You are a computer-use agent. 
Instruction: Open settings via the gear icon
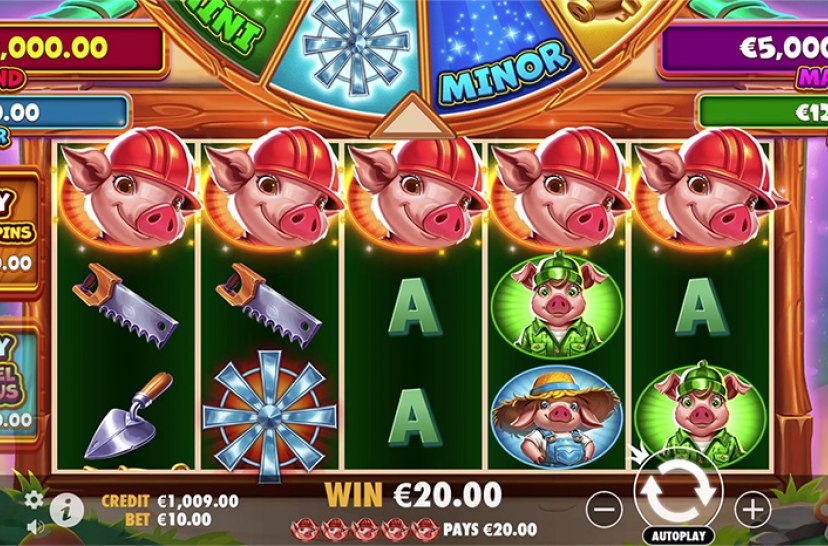pyautogui.click(x=35, y=499)
